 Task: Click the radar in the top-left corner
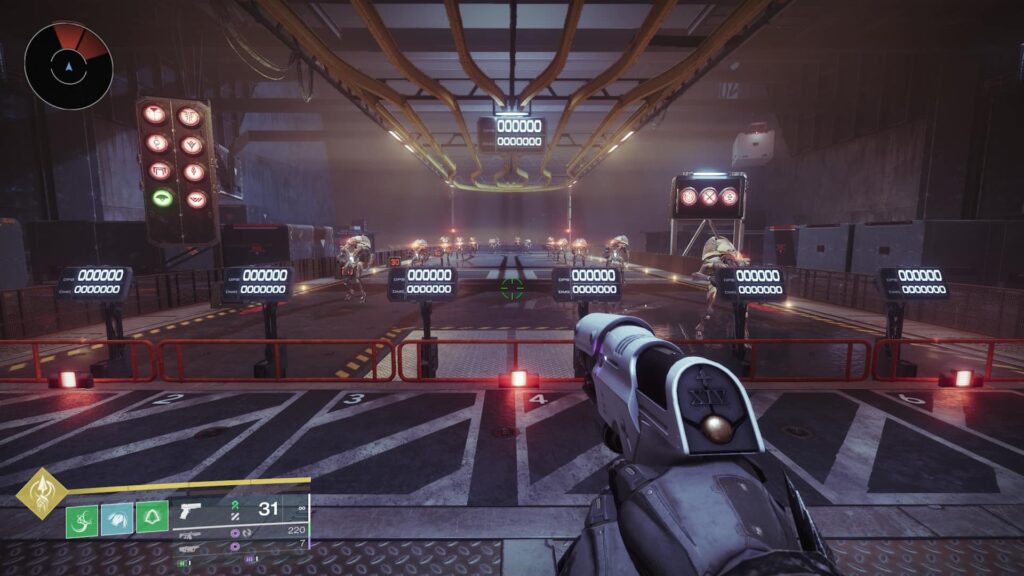[x=68, y=66]
